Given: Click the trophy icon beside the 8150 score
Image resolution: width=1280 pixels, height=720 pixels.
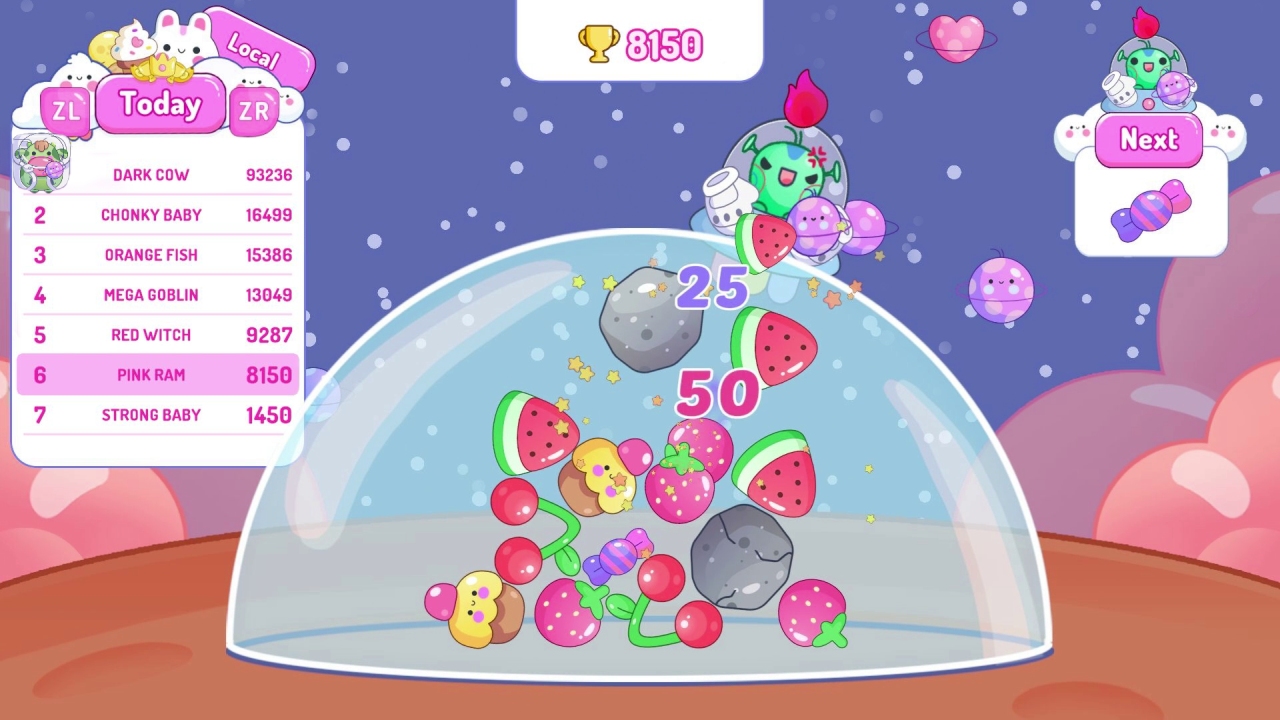Looking at the screenshot, I should tap(598, 44).
